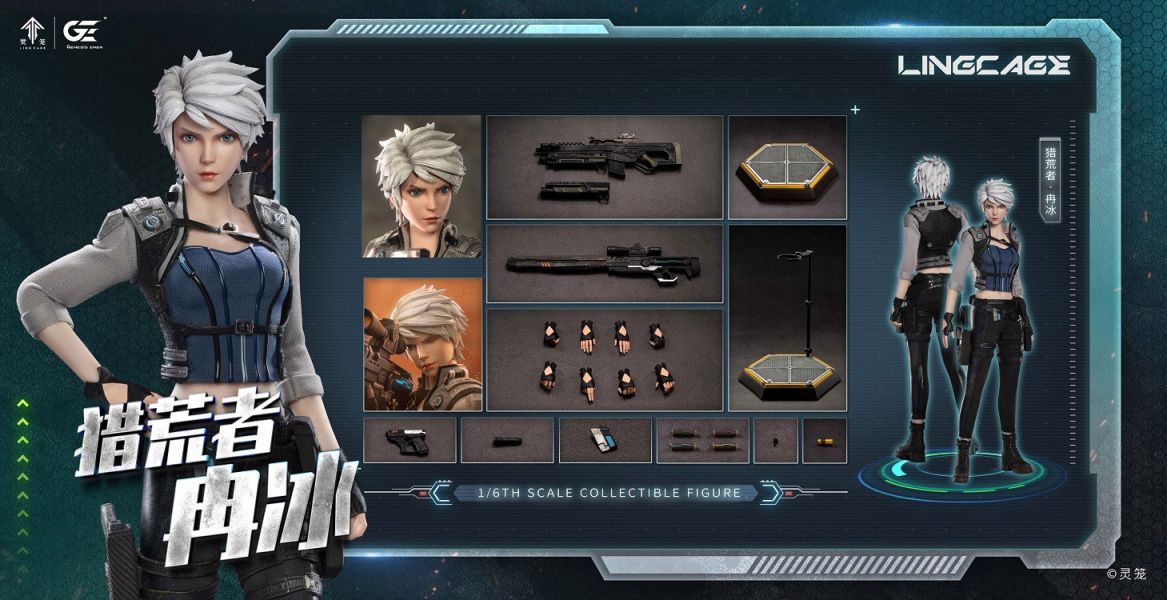The height and width of the screenshot is (600, 1167).
Task: Select the hexagonal base-only tile
Action: point(787,167)
